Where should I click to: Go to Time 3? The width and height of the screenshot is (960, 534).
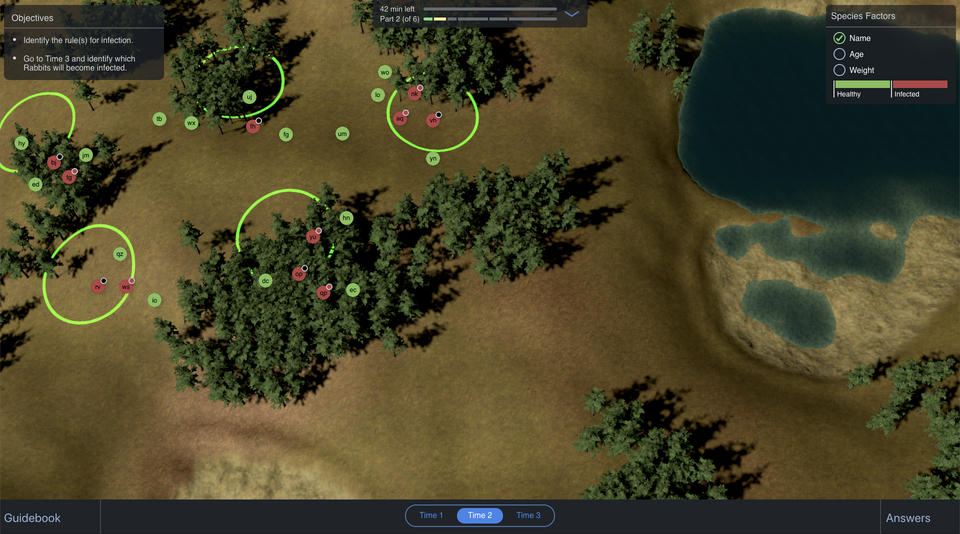click(x=528, y=516)
